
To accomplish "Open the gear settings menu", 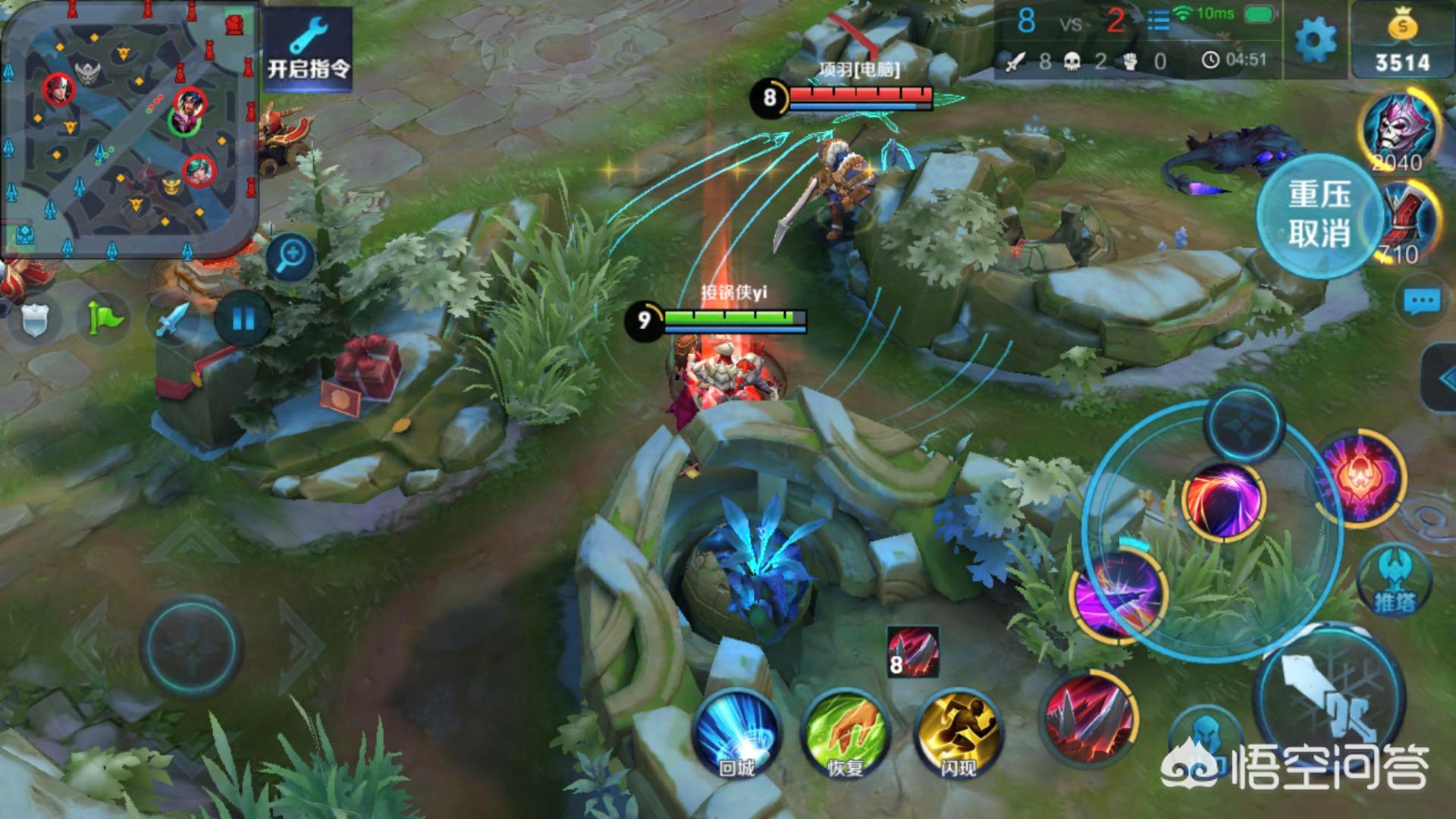I will point(1315,39).
